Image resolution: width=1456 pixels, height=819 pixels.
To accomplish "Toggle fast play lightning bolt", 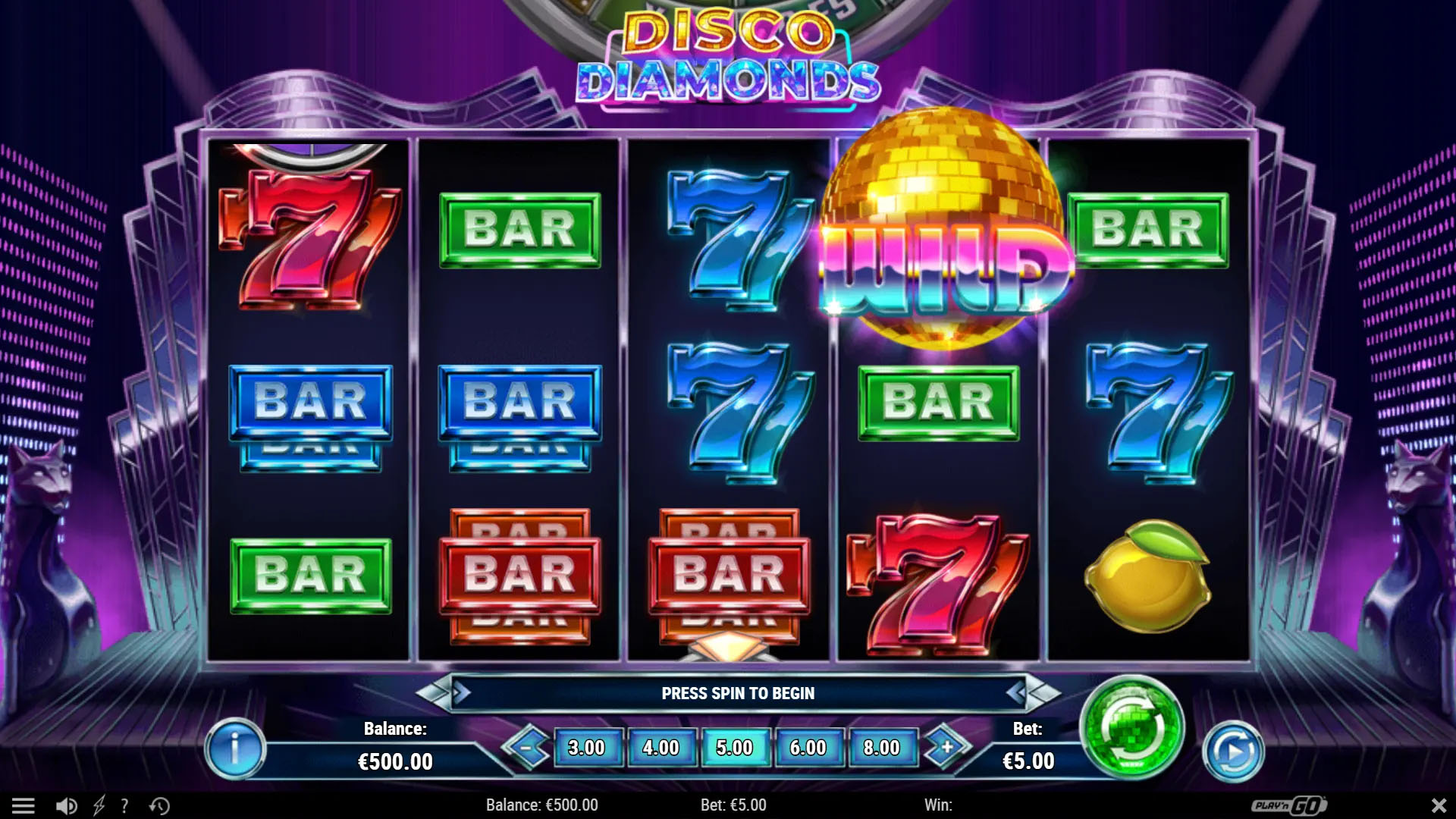I will [x=99, y=805].
